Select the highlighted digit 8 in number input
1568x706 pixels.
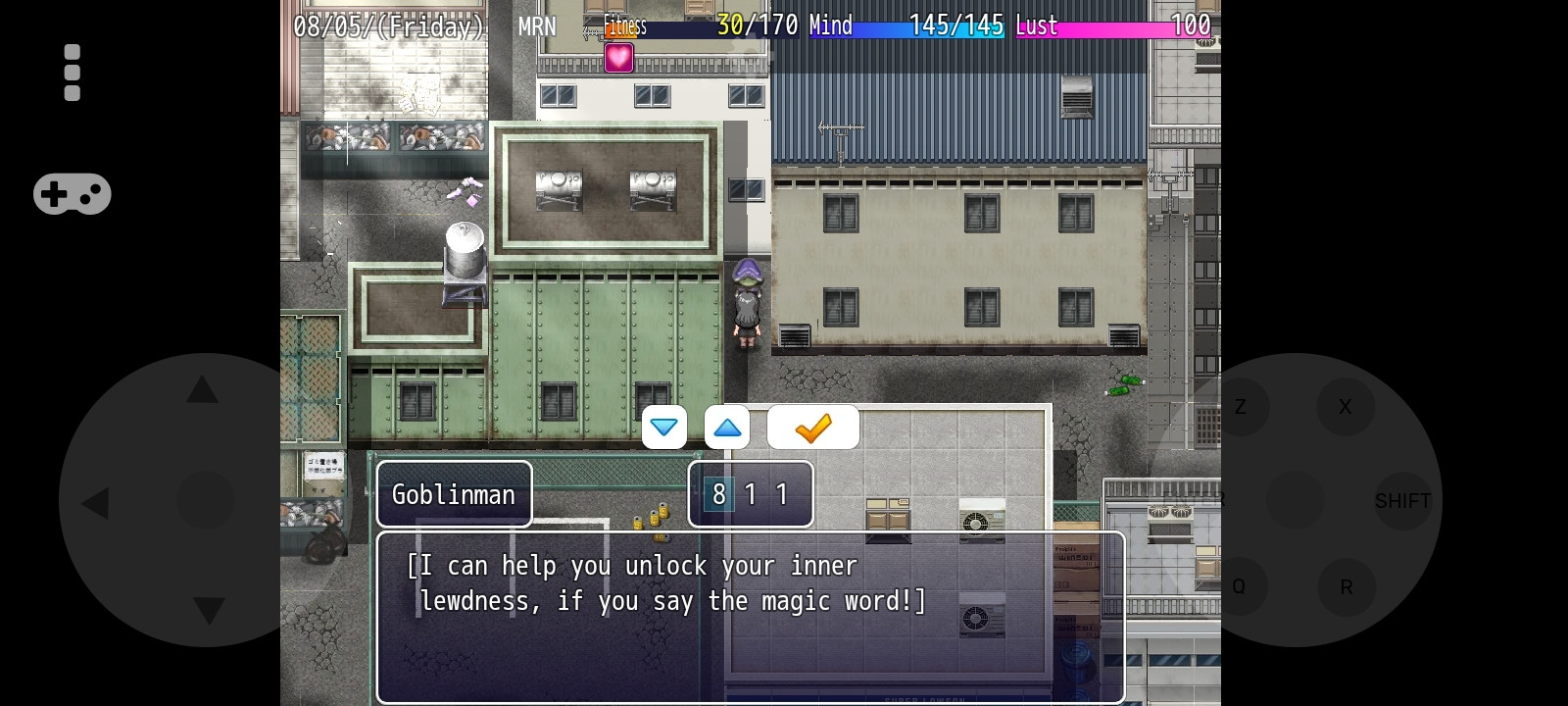click(x=719, y=494)
